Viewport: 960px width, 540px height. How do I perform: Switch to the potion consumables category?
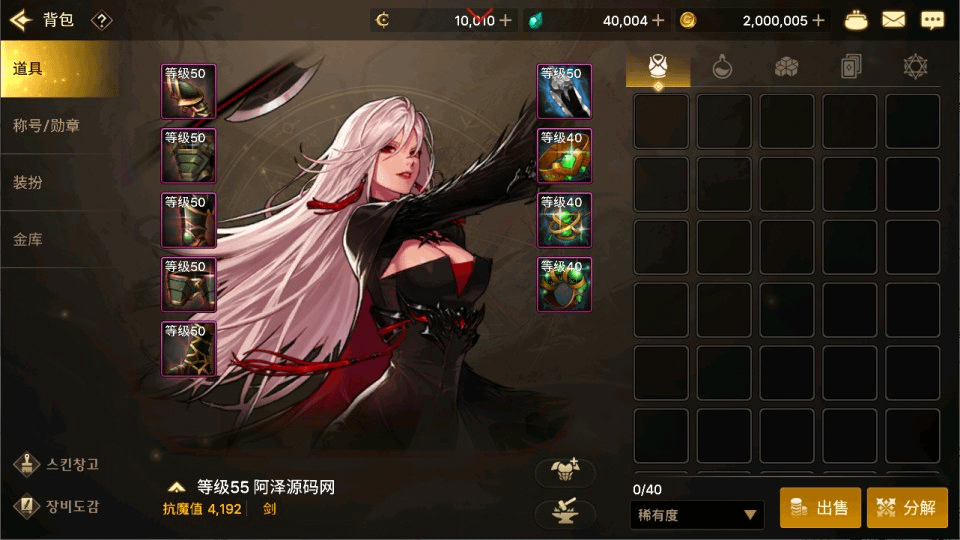(x=722, y=67)
